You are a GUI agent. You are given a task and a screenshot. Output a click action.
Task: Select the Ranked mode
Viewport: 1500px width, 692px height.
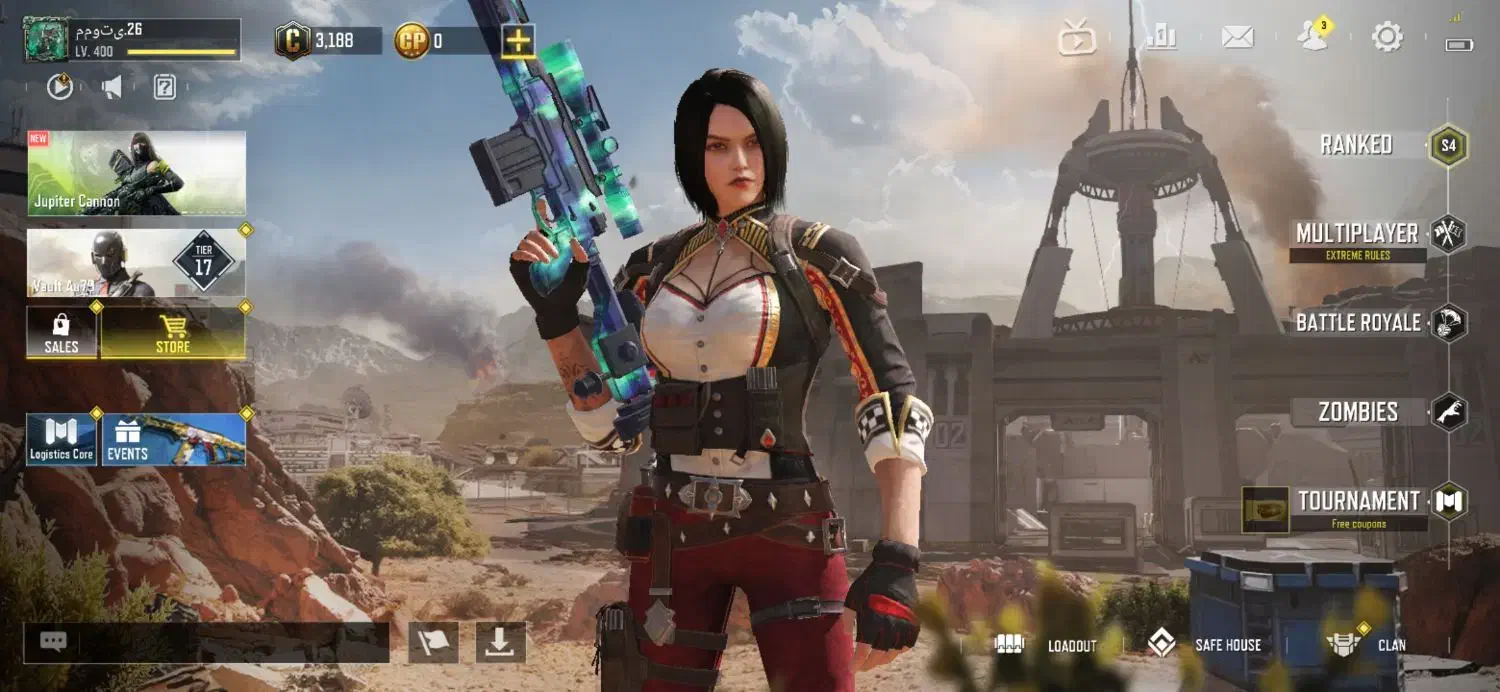[1357, 145]
